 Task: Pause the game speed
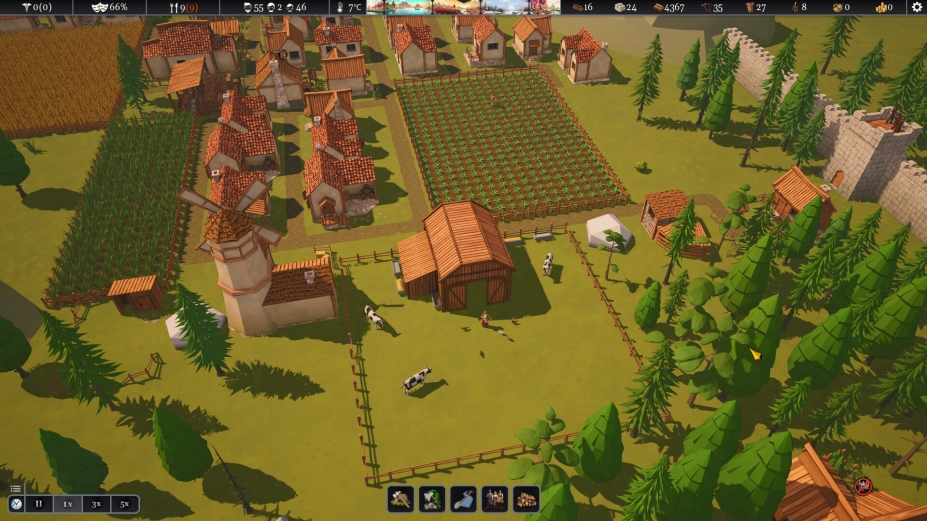(39, 505)
